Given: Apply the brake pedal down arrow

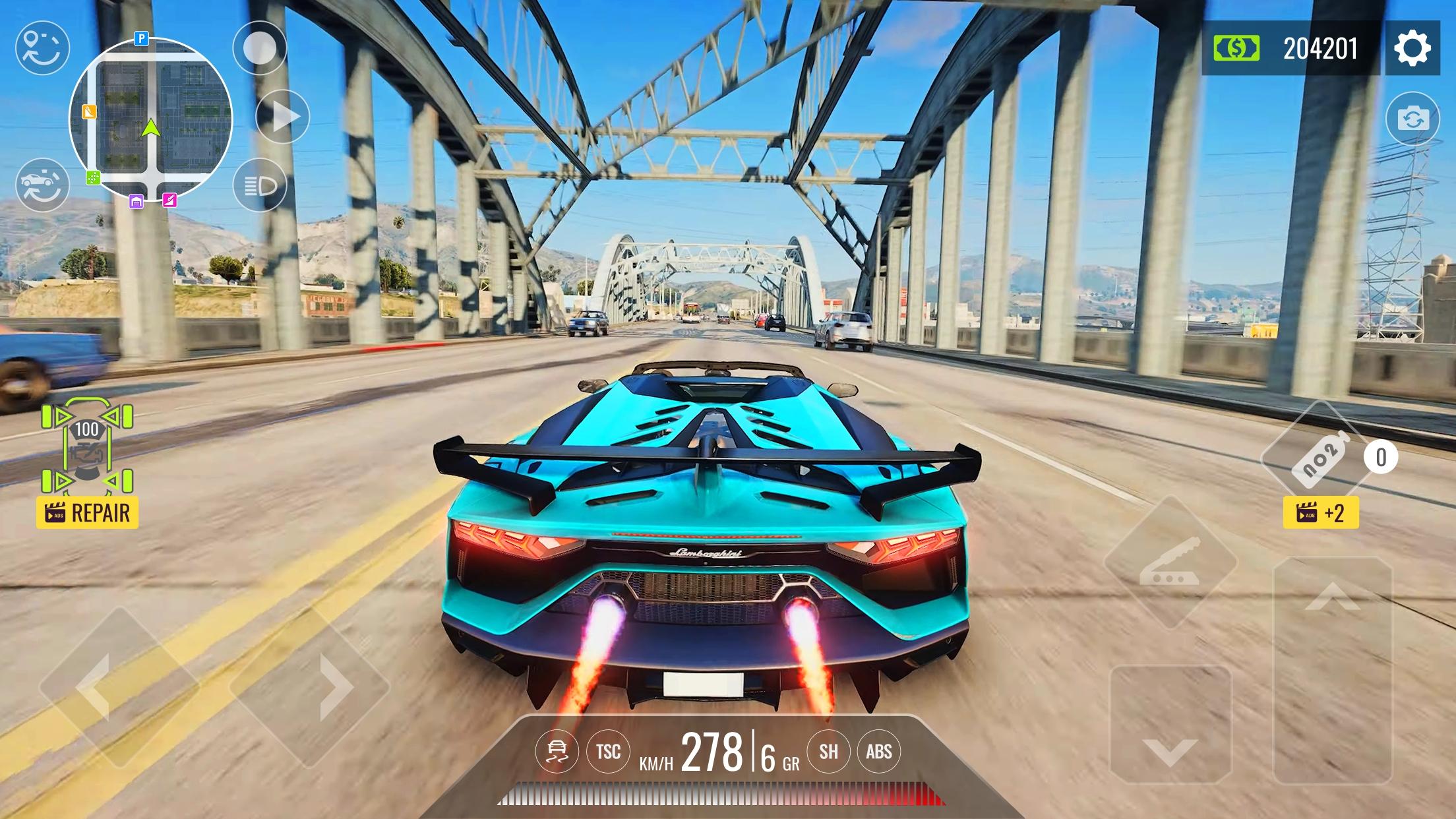Looking at the screenshot, I should click(1170, 724).
